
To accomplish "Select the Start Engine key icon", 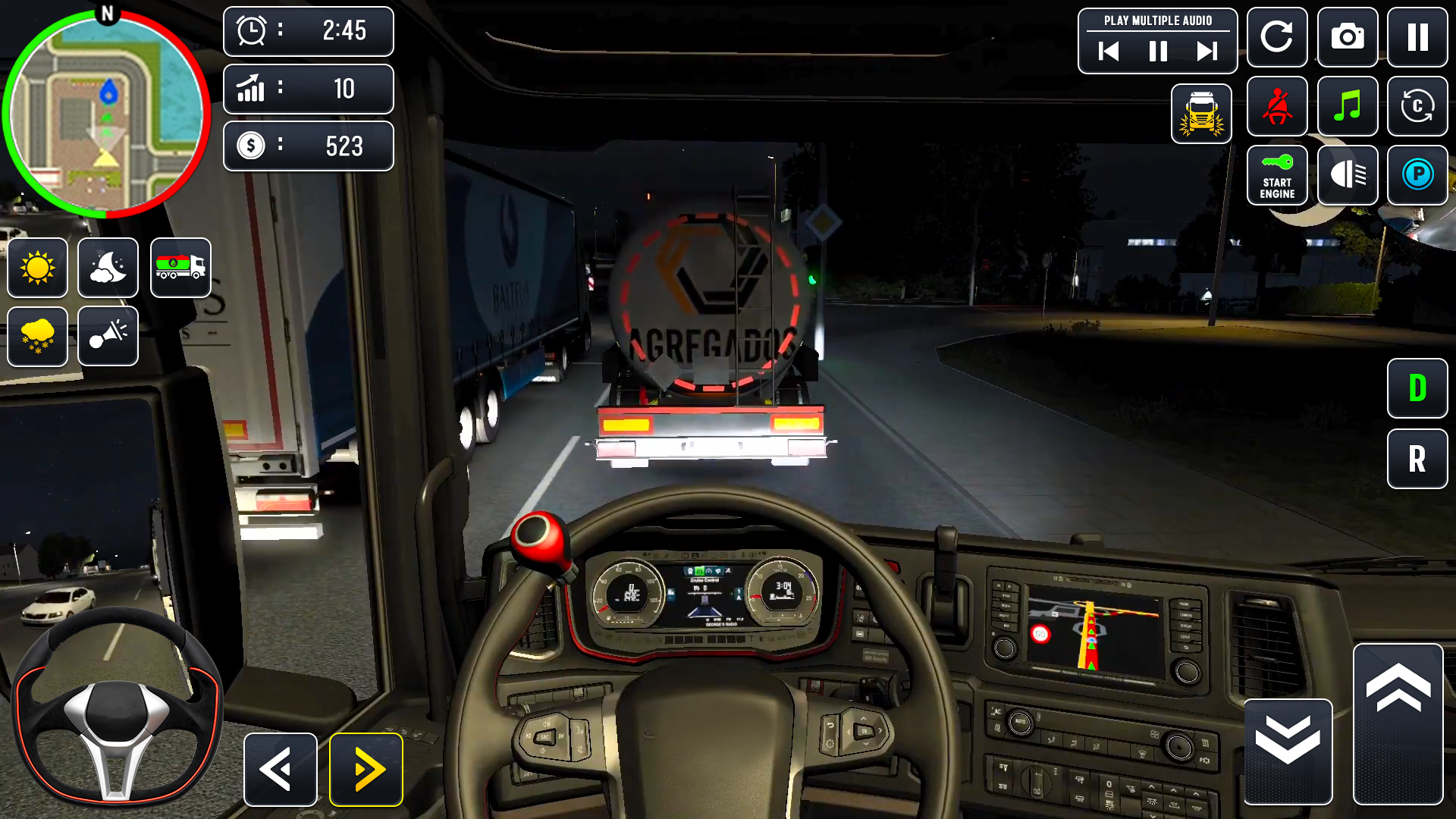I will pos(1277,175).
